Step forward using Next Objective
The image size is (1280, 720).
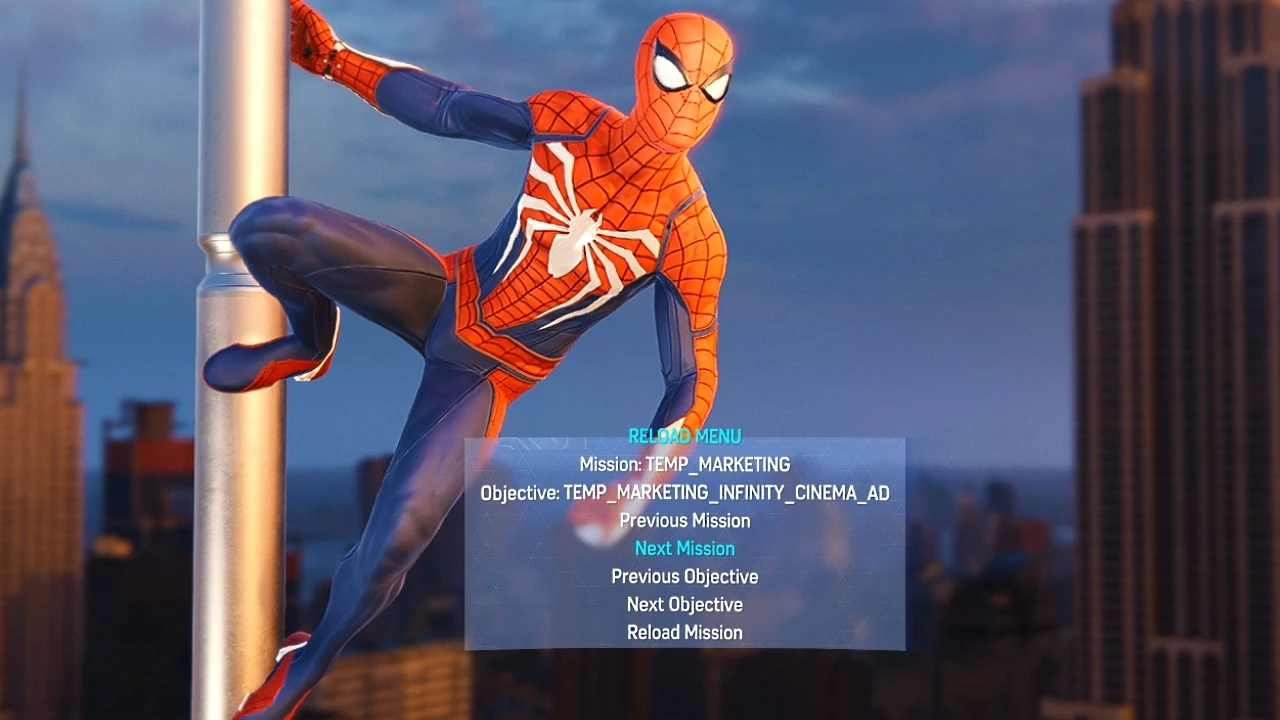684,604
